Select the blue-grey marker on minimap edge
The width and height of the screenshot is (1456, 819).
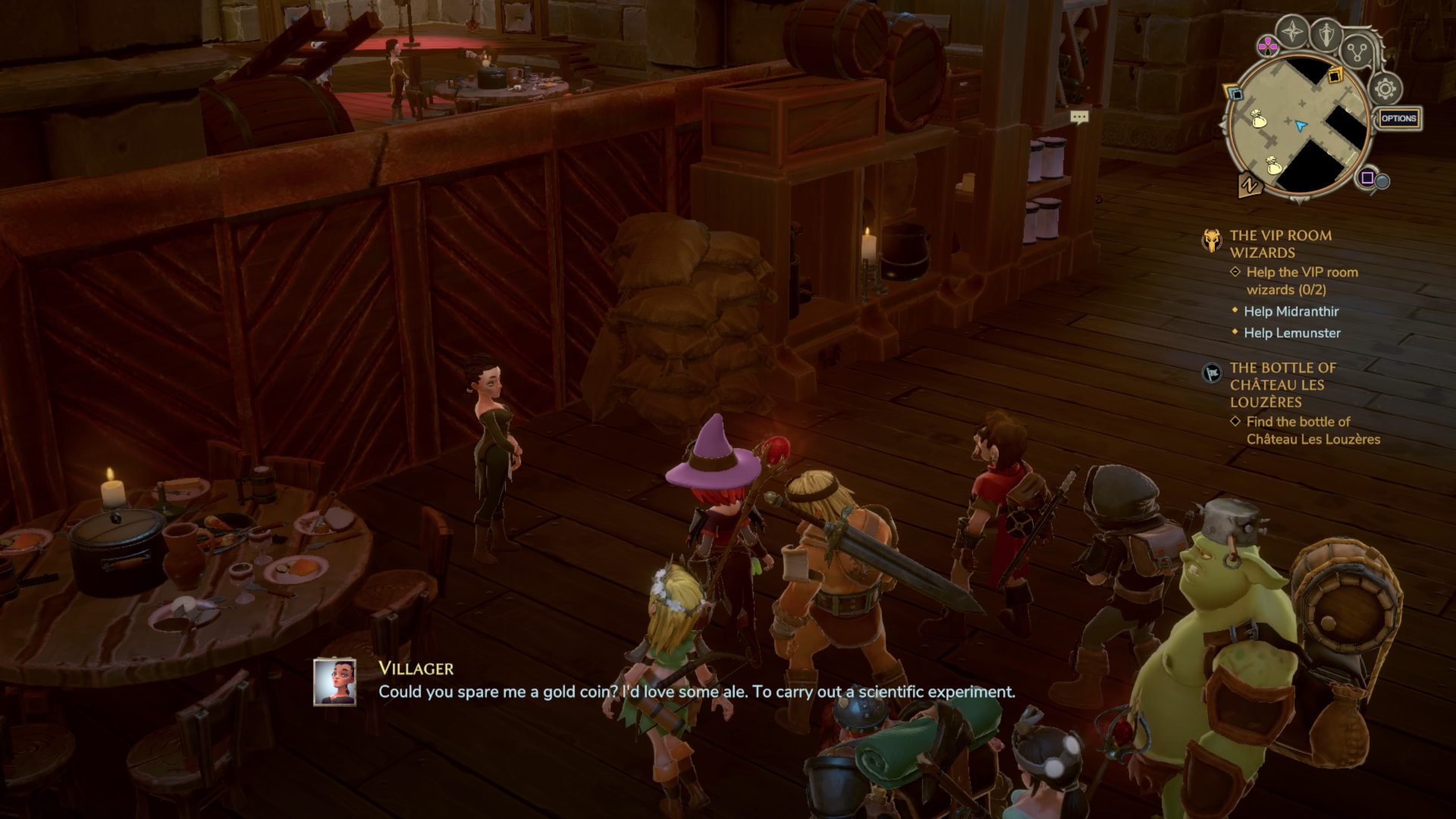point(1235,94)
